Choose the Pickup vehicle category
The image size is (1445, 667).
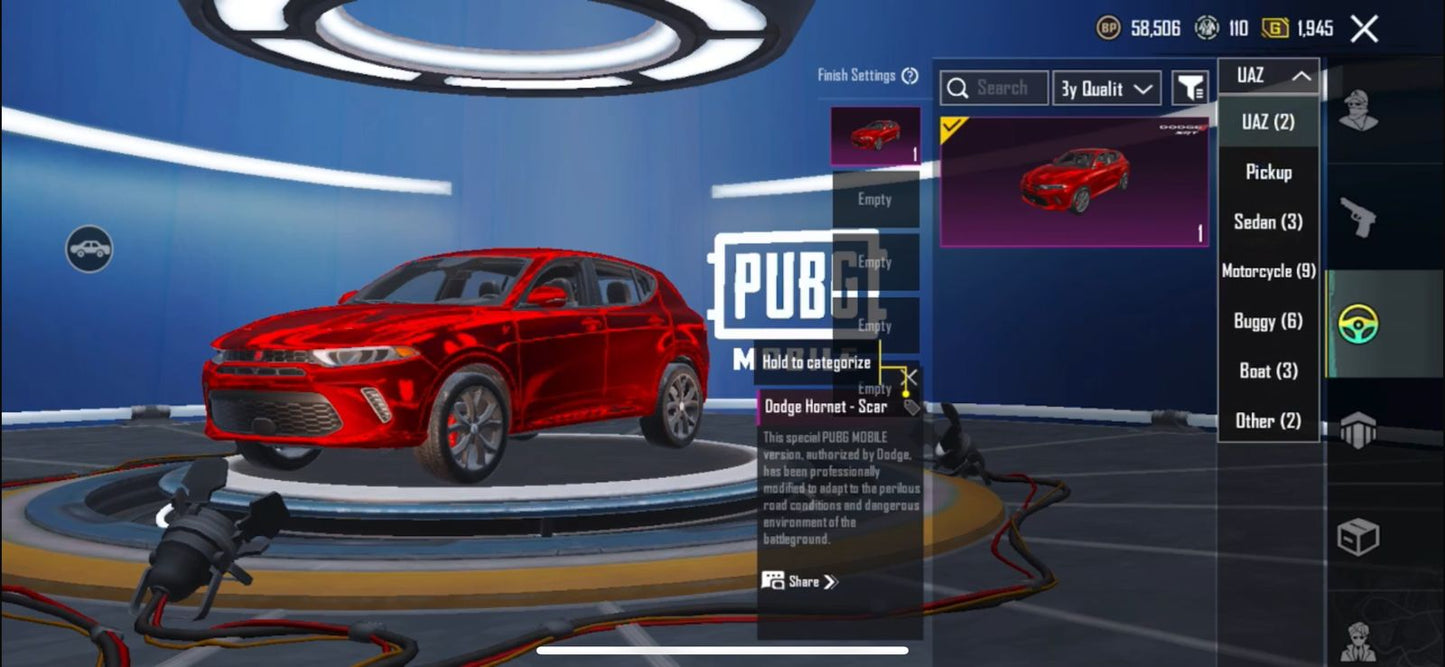[1268, 172]
